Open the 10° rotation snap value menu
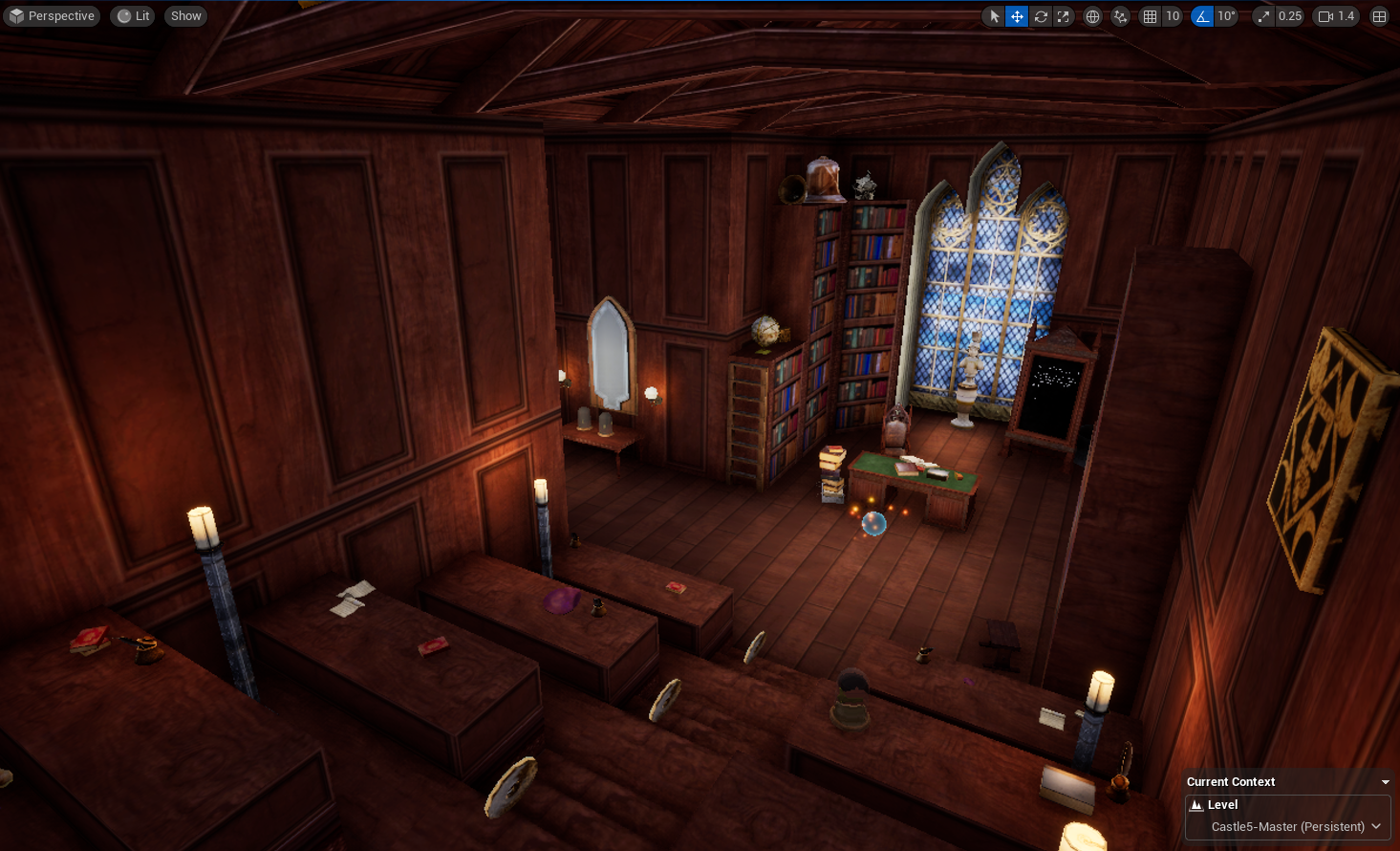Viewport: 1400px width, 851px height. [x=1226, y=16]
